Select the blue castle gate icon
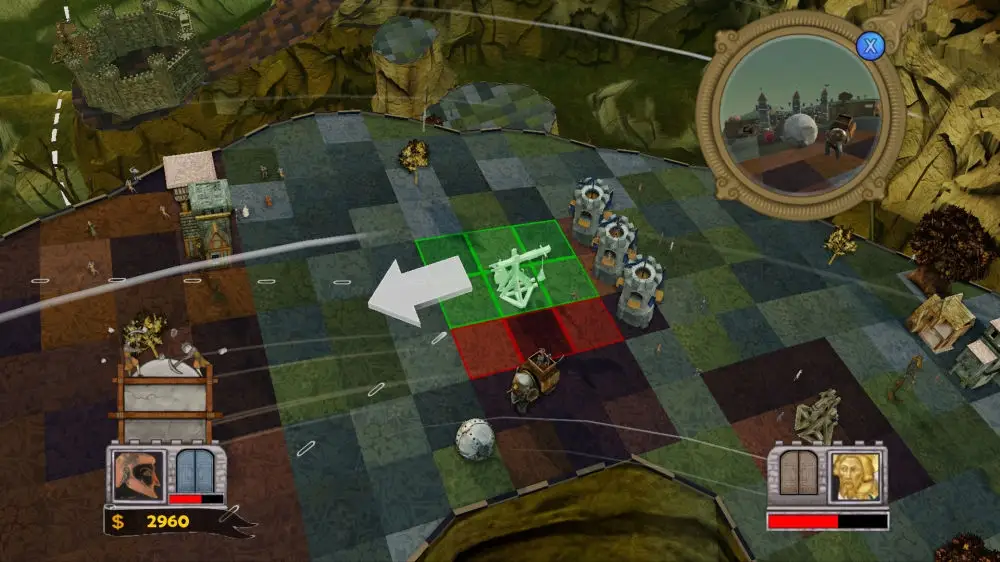1000x562 pixels. (197, 471)
